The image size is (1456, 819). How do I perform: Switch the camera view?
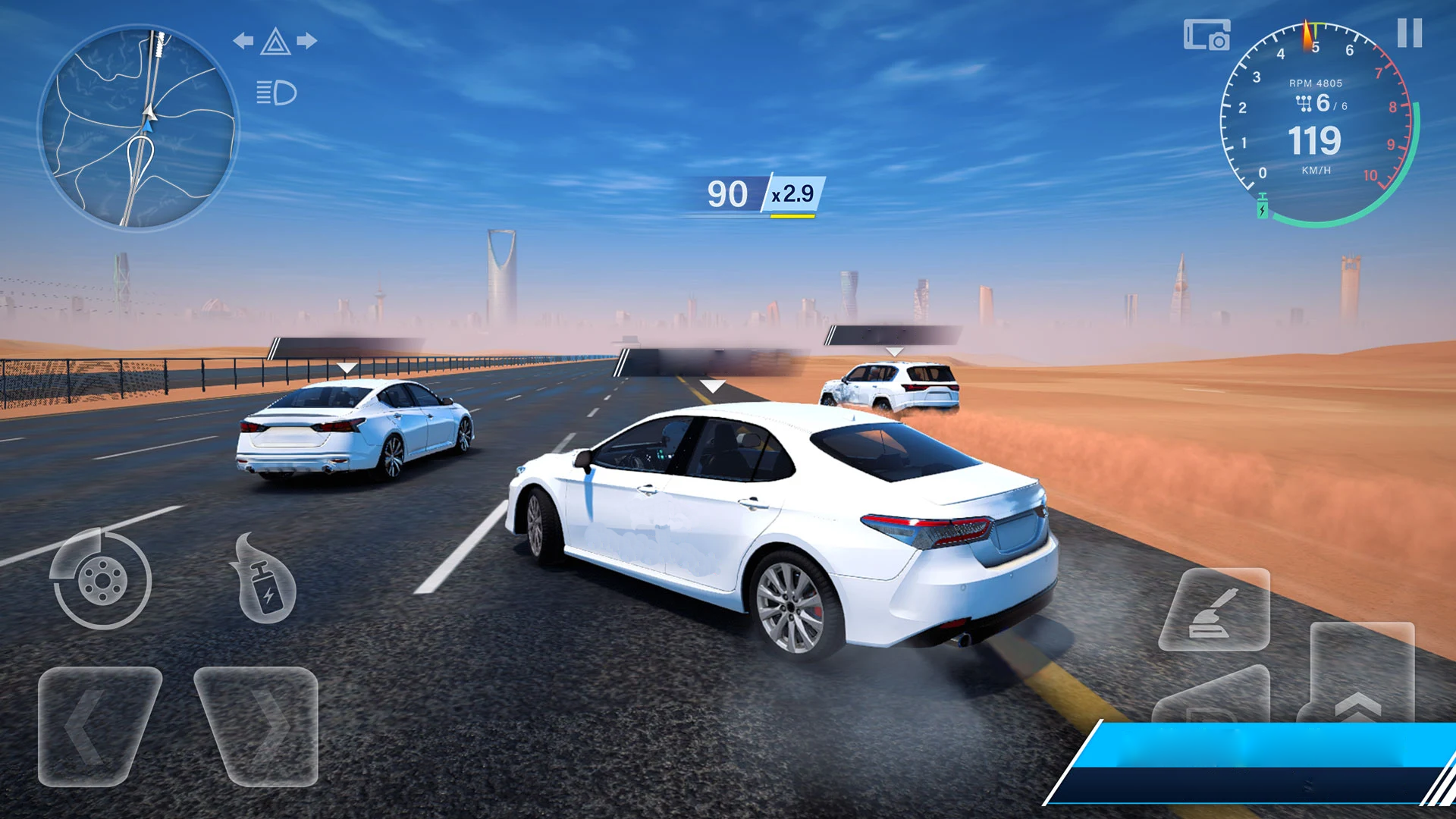point(1206,35)
